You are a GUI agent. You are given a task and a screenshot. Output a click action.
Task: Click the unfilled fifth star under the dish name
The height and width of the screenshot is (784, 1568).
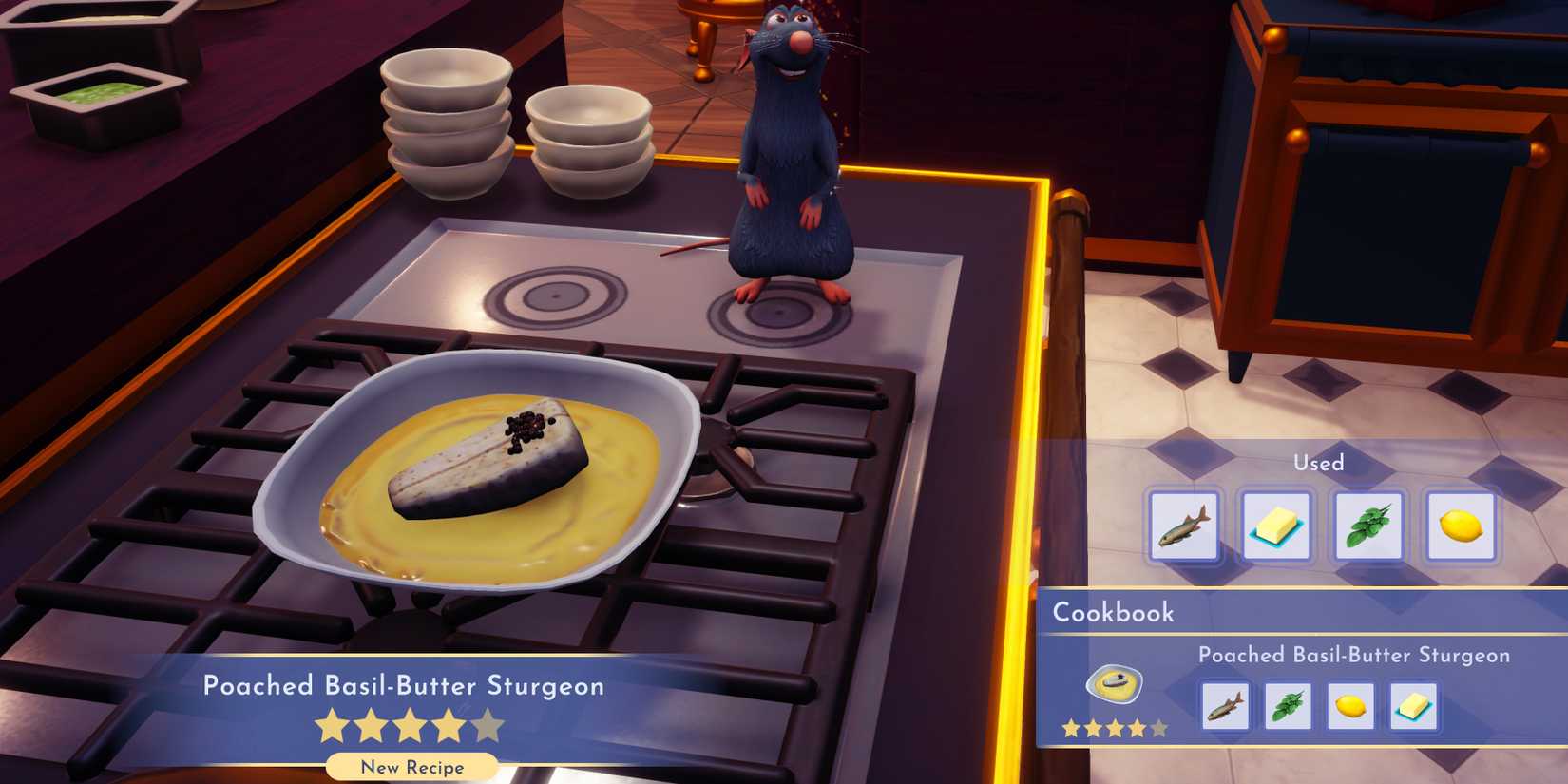pyautogui.click(x=488, y=724)
